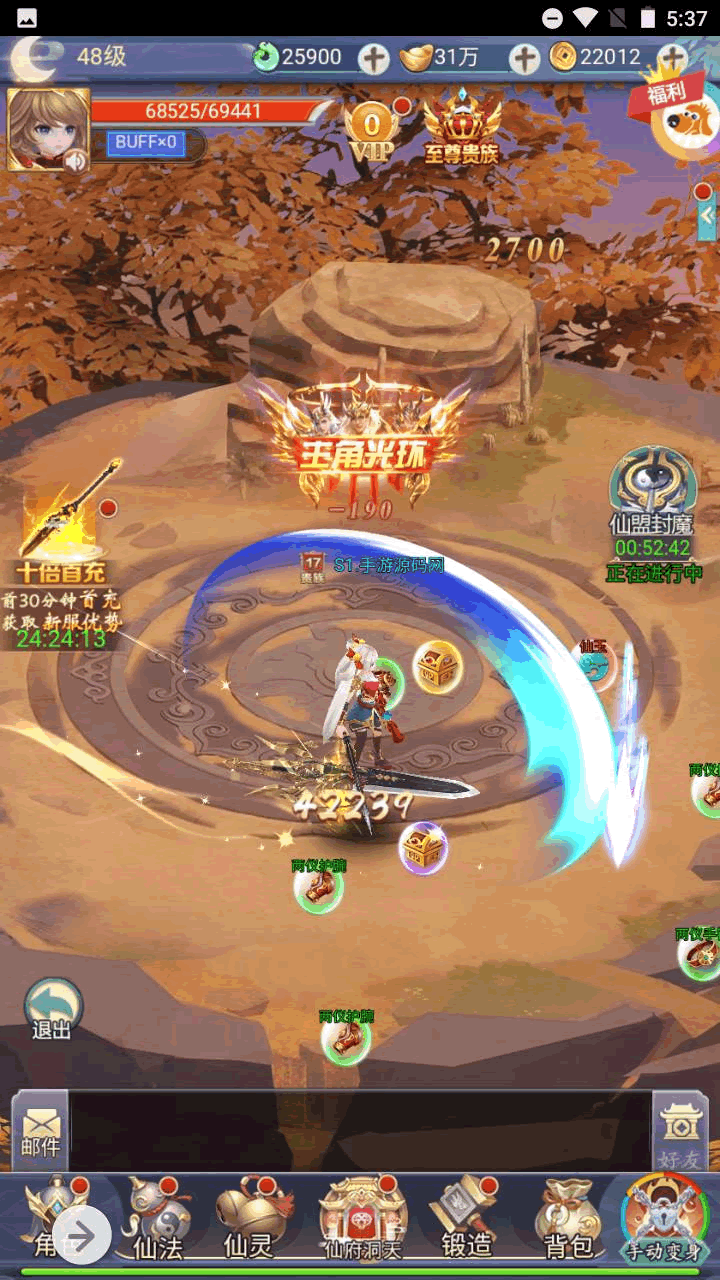Collapse the side panel arrow on the right edge
Screen dimensions: 720x1280
[x=707, y=215]
